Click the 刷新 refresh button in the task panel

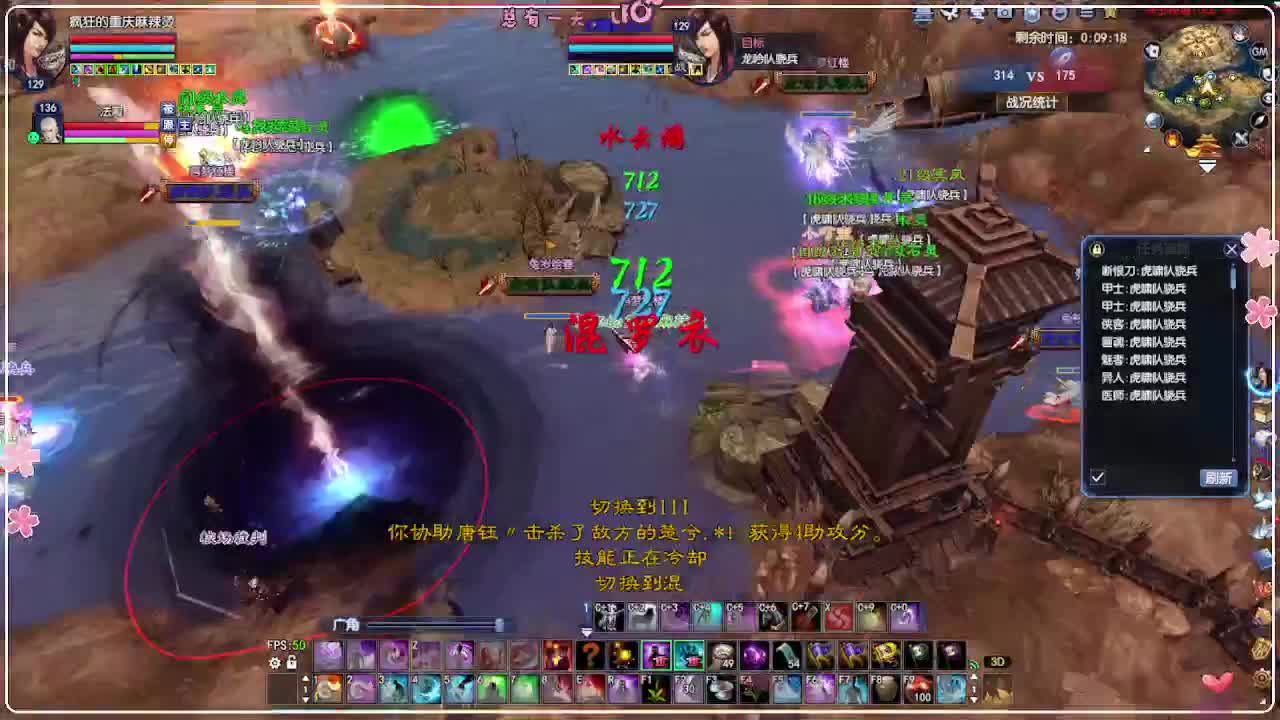(1218, 478)
